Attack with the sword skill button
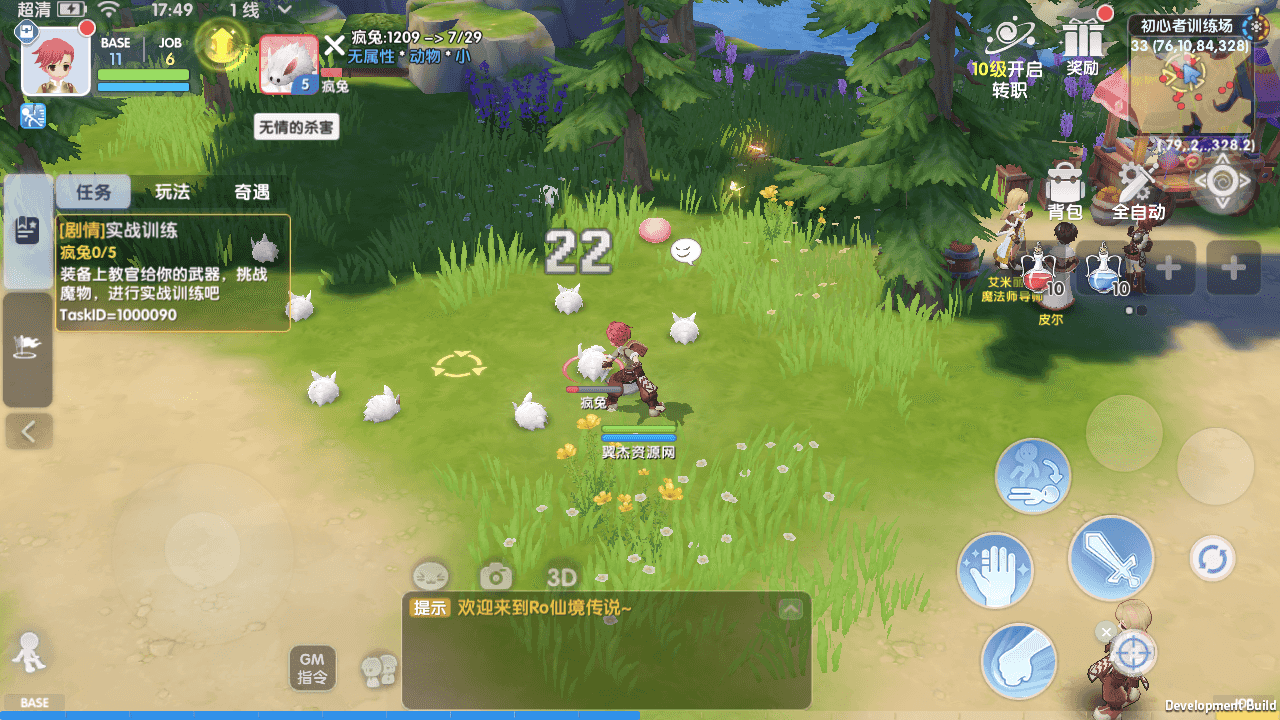Viewport: 1280px width, 720px height. coord(1111,558)
